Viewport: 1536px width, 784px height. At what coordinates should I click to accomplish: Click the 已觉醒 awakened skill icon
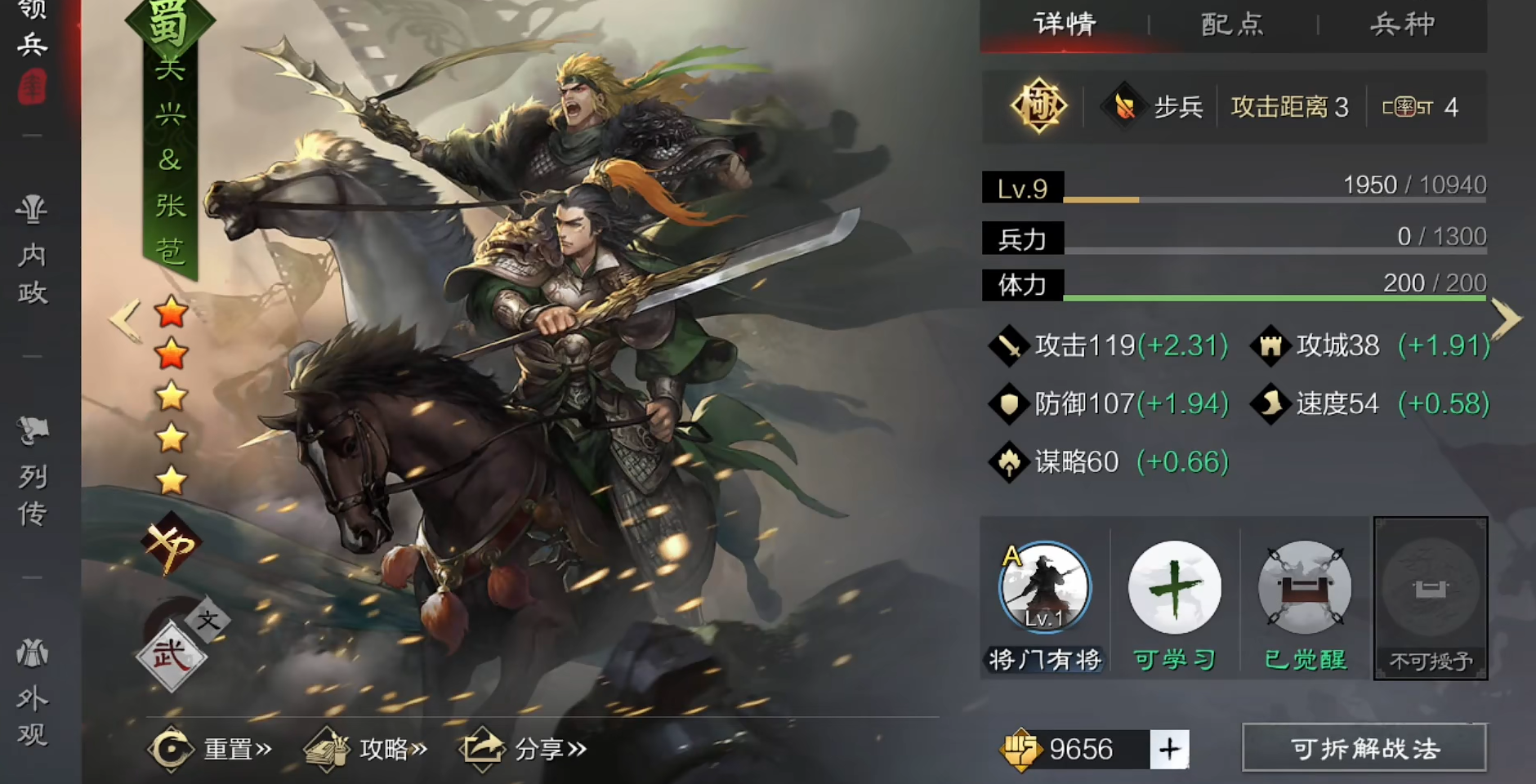pyautogui.click(x=1303, y=586)
